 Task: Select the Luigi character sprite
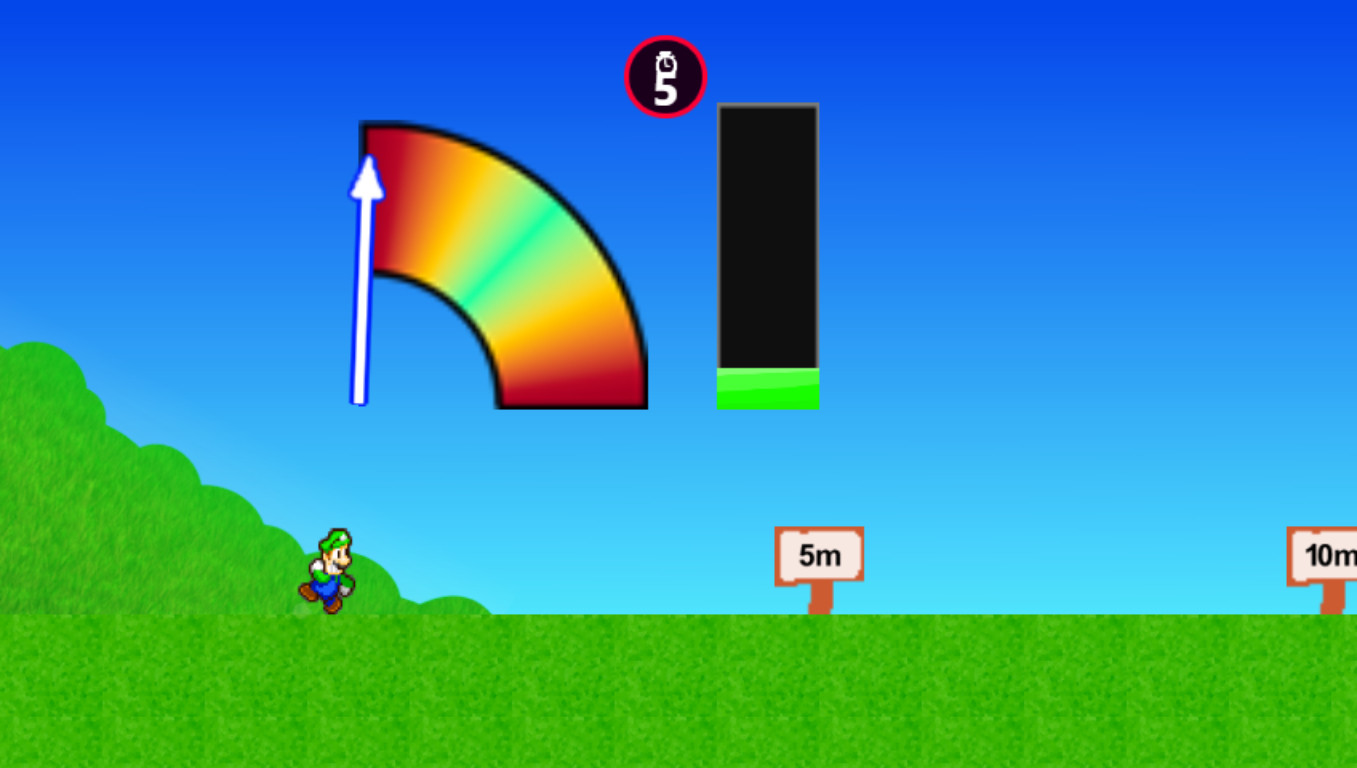(x=330, y=570)
